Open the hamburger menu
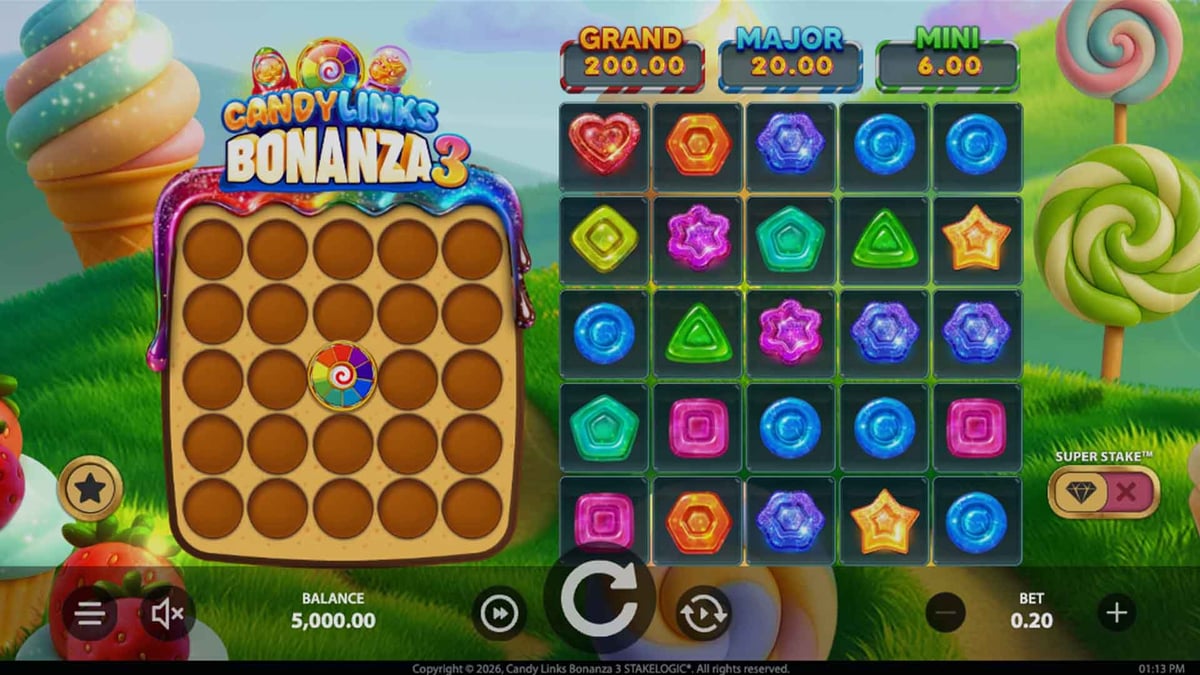This screenshot has width=1200, height=675. (x=90, y=614)
